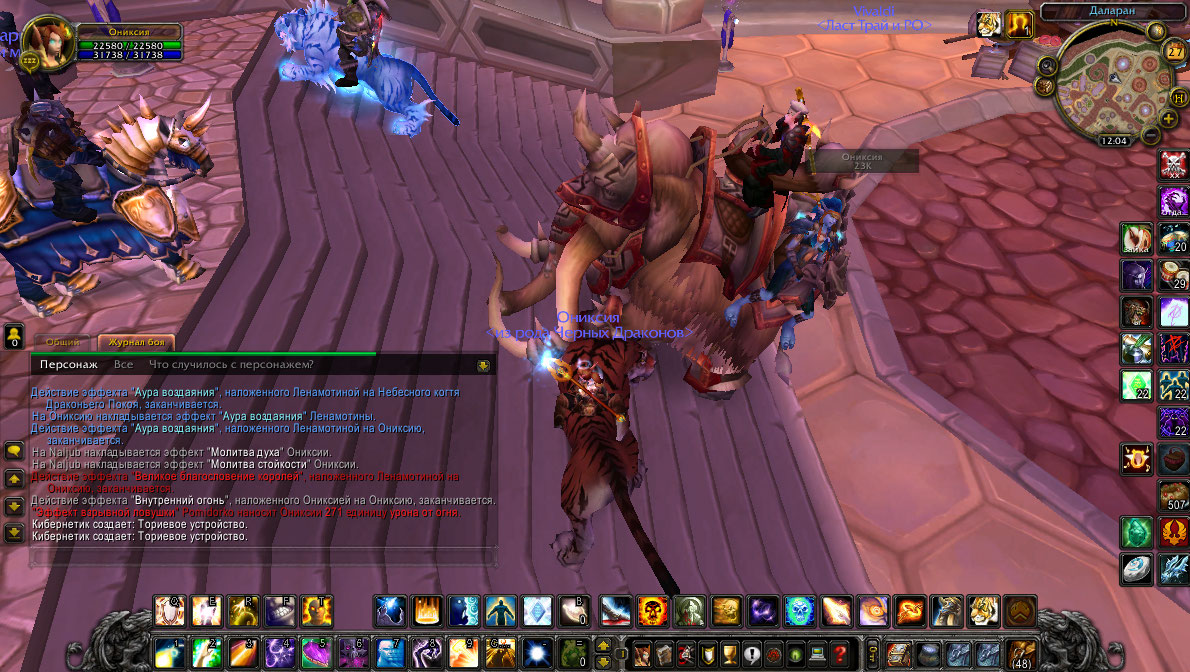Activate the flaming skull ability

click(653, 610)
